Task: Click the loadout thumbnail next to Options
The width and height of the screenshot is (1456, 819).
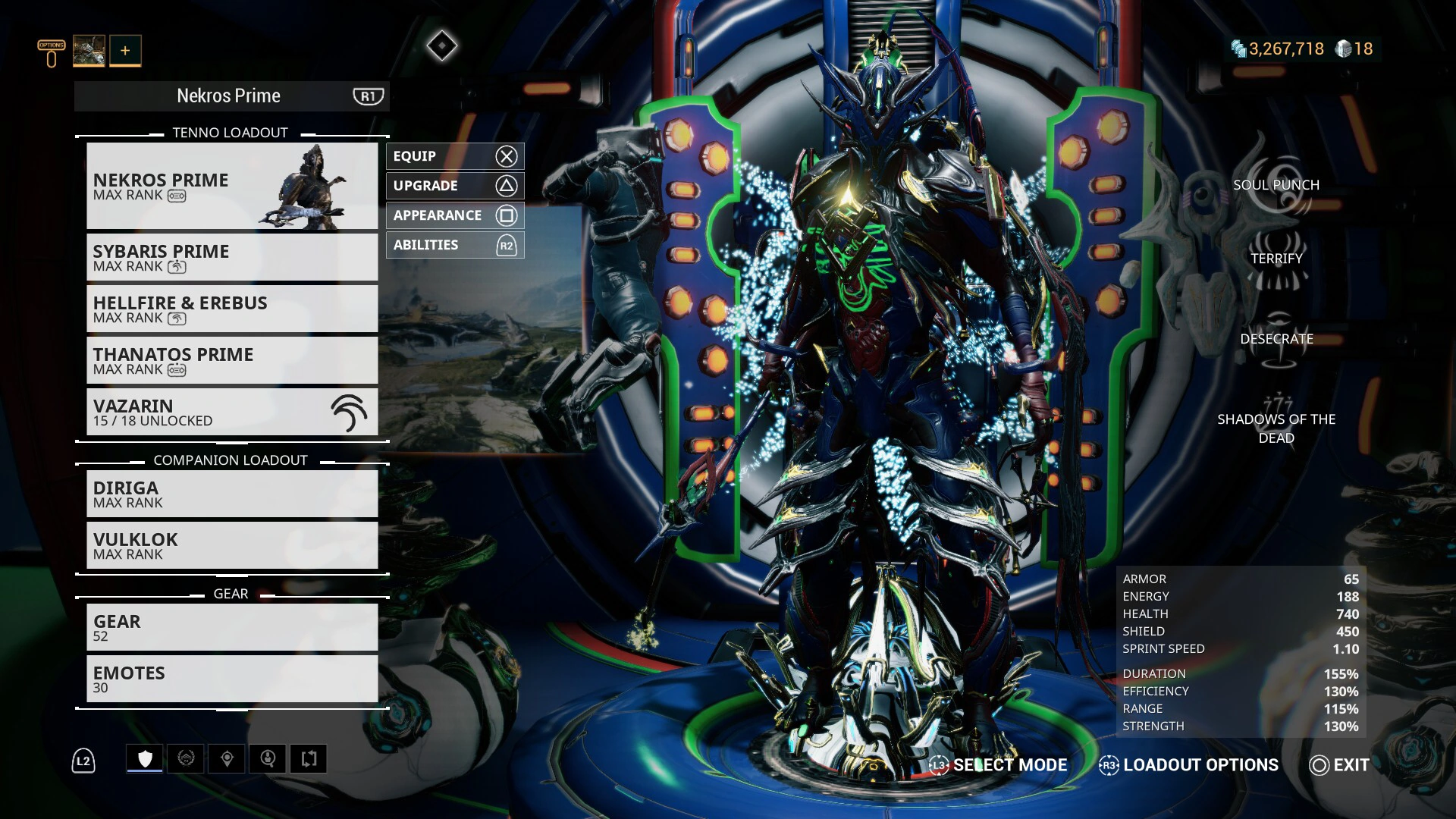Action: click(x=89, y=50)
